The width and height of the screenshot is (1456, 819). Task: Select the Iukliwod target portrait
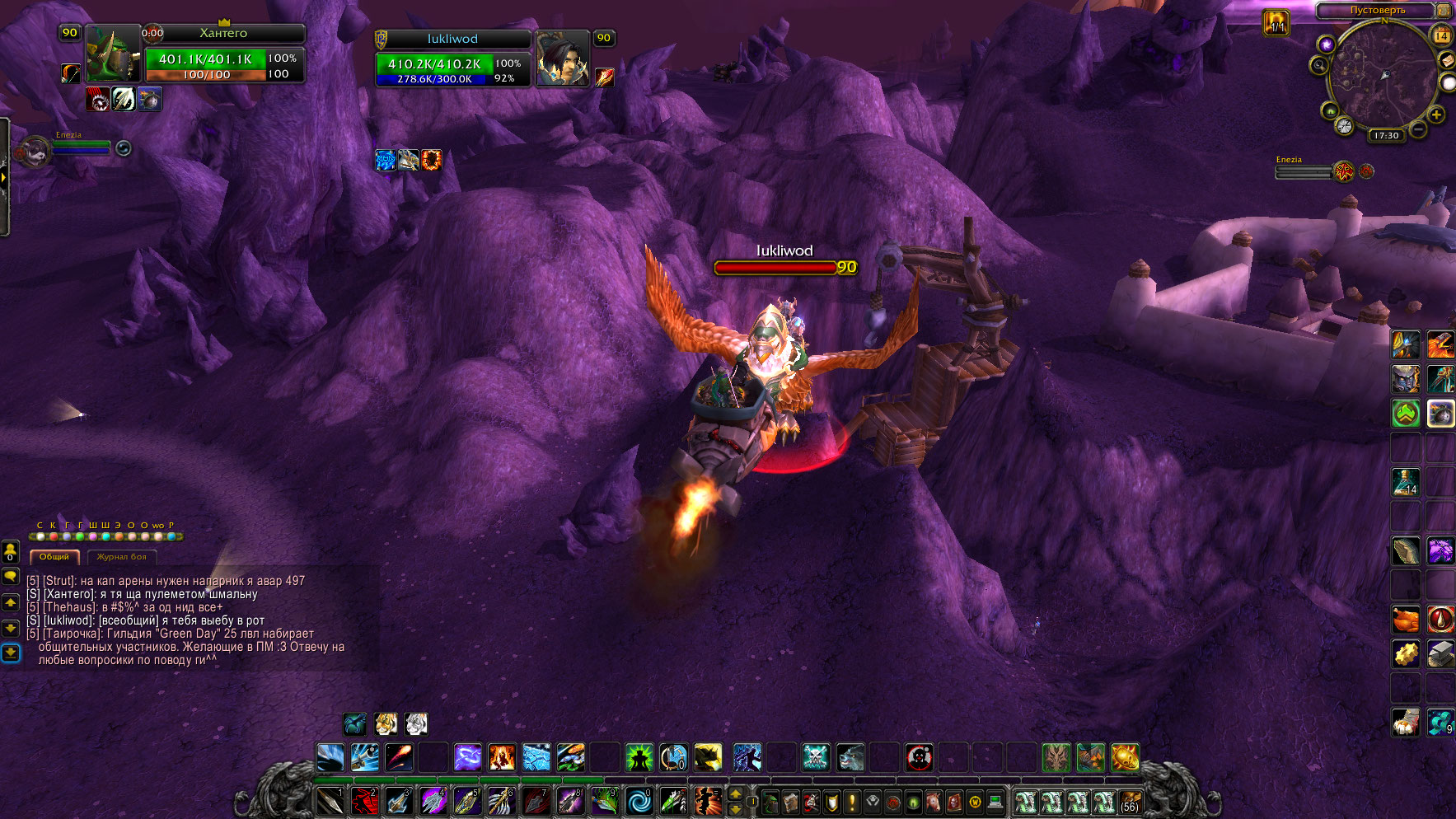563,58
